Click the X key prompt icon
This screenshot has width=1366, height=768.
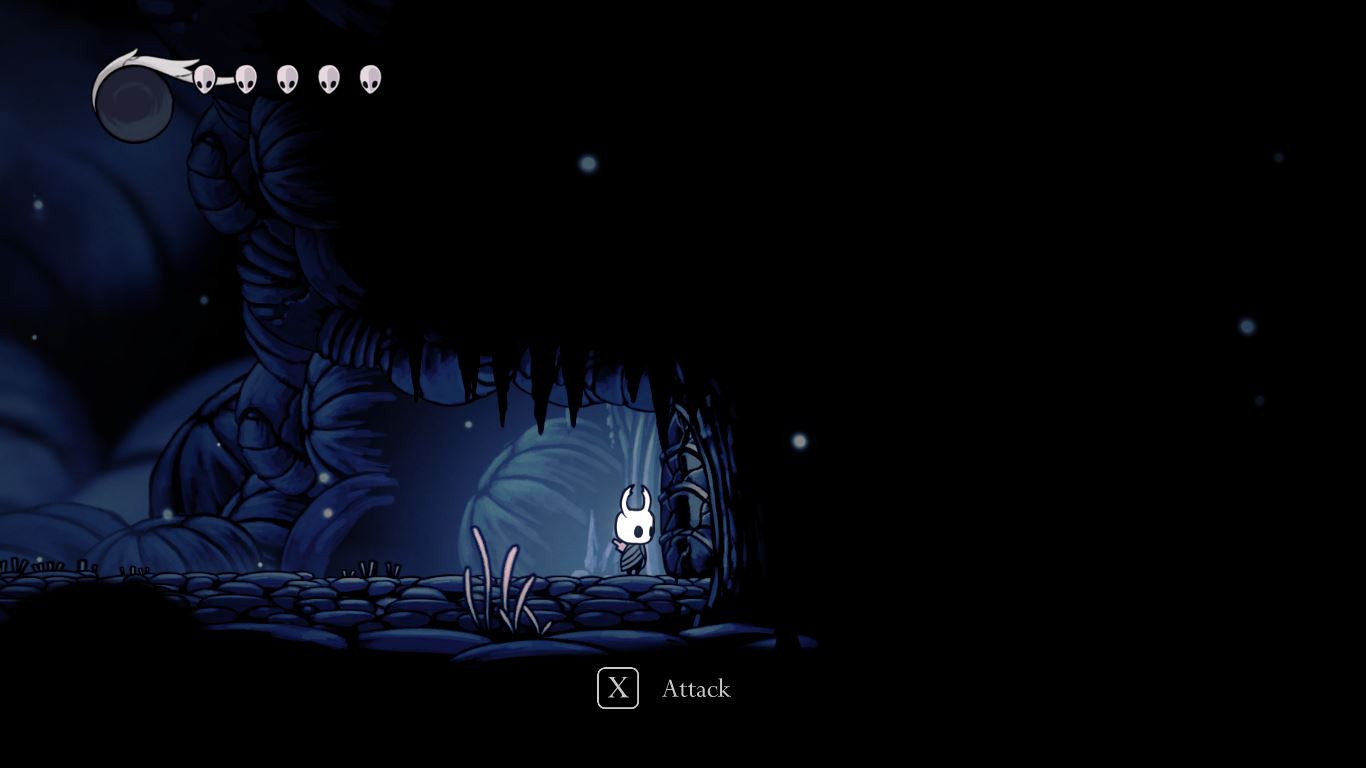point(618,688)
